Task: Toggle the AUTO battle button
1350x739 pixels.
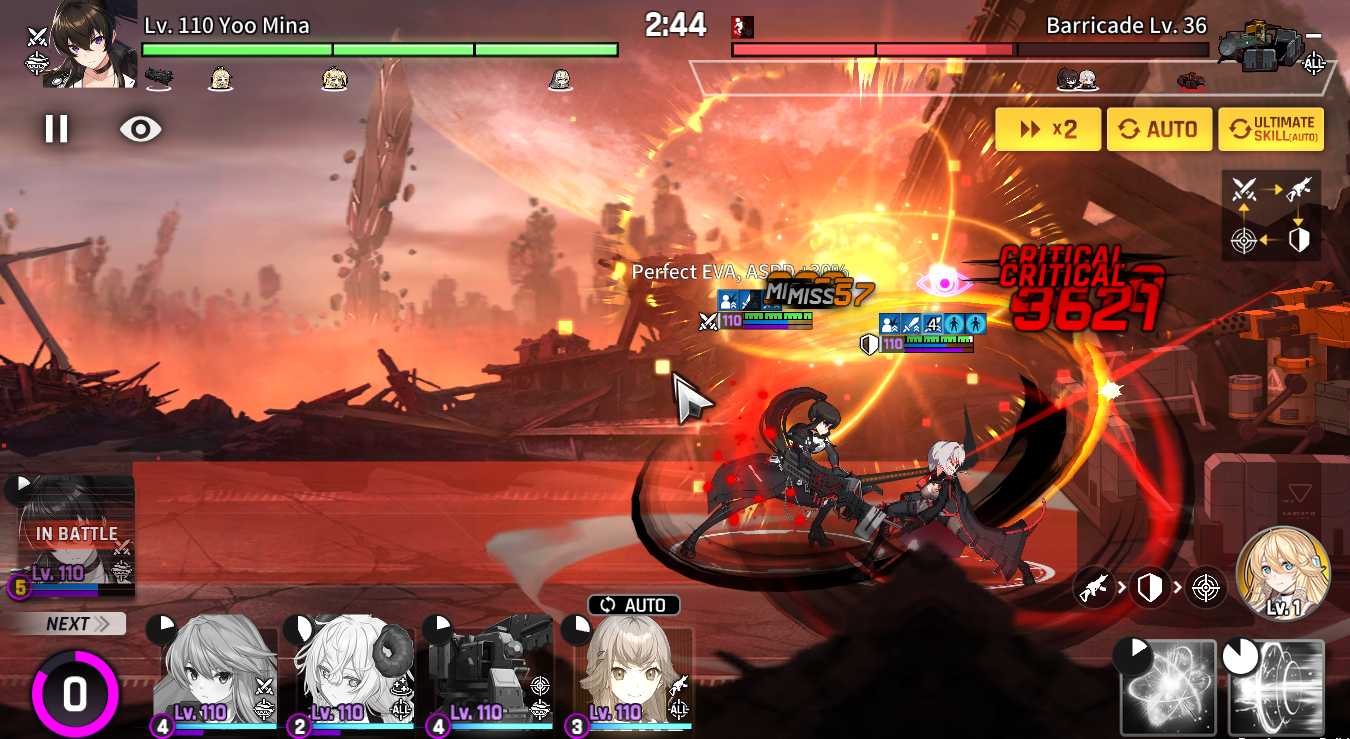Action: click(x=1160, y=129)
